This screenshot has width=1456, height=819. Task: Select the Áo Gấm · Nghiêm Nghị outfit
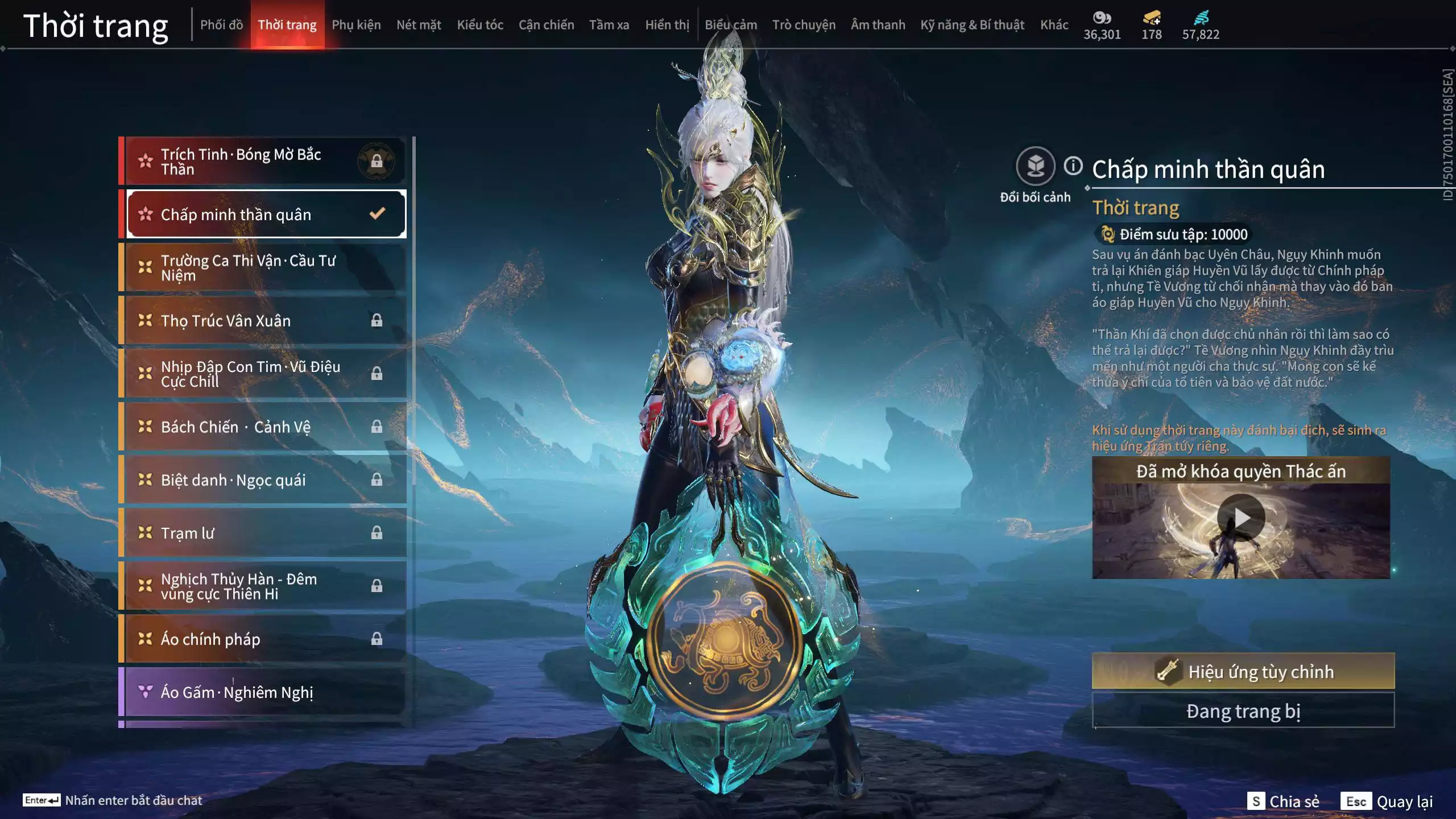tap(237, 692)
